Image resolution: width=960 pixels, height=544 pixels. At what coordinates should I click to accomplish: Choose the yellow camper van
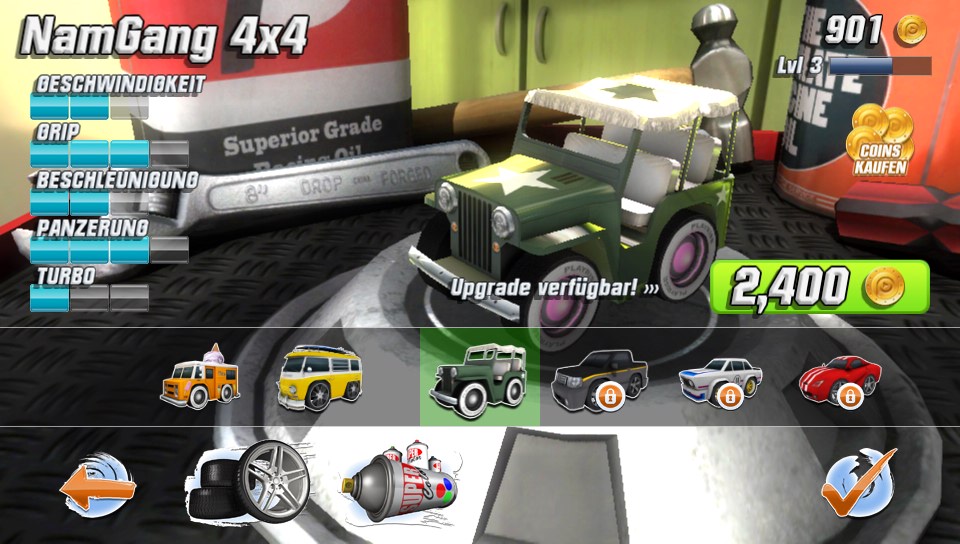(318, 377)
